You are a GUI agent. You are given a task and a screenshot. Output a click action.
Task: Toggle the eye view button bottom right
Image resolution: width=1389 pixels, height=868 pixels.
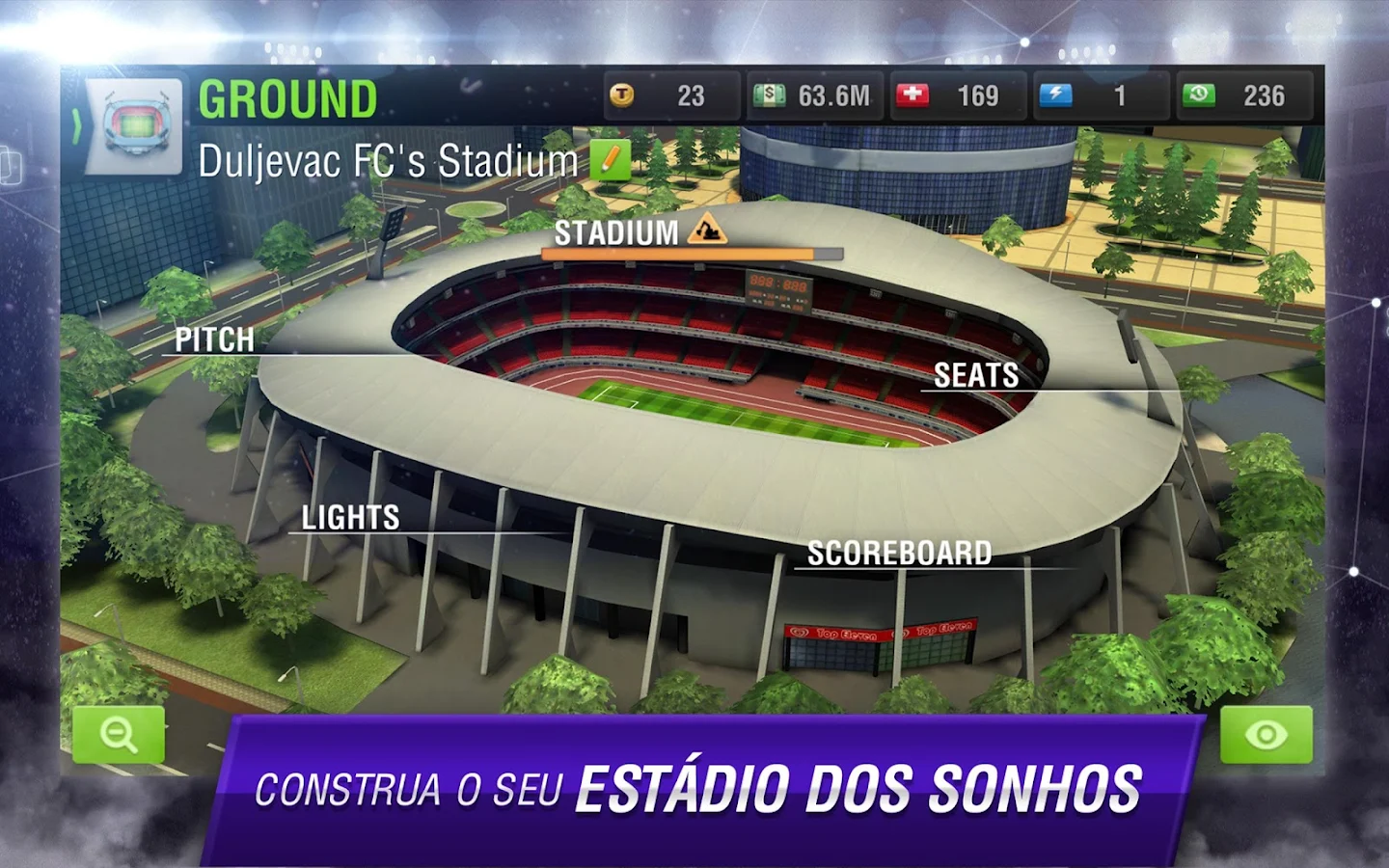coord(1265,735)
